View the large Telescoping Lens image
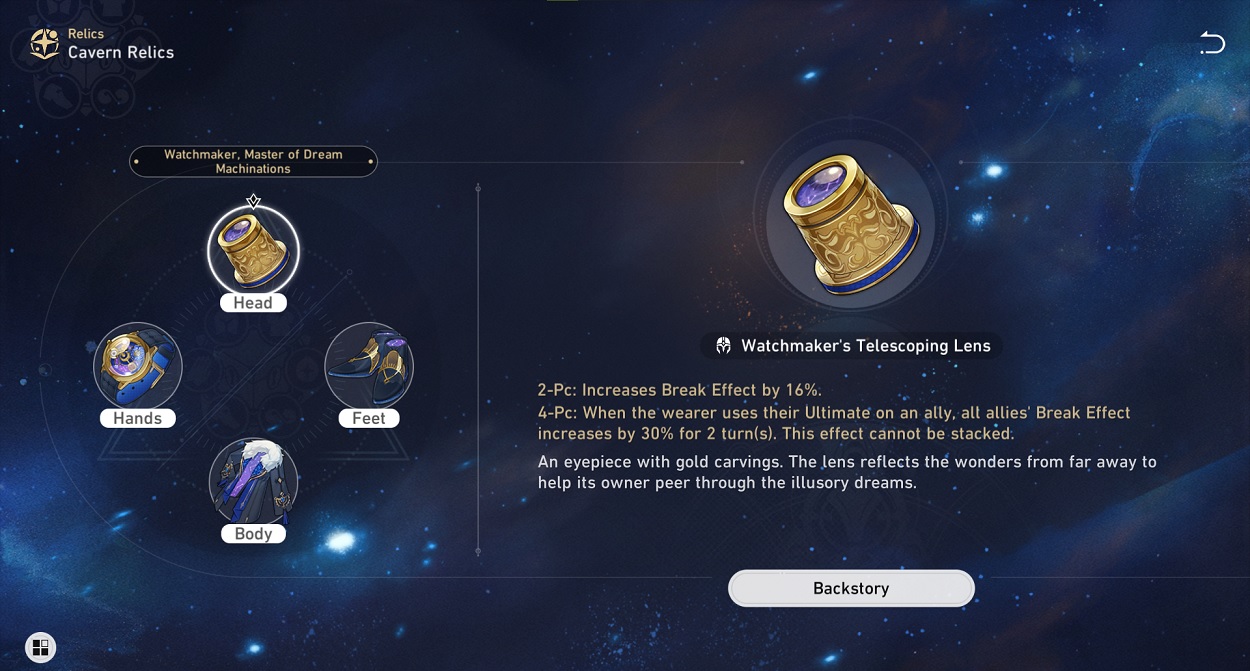 pyautogui.click(x=850, y=224)
